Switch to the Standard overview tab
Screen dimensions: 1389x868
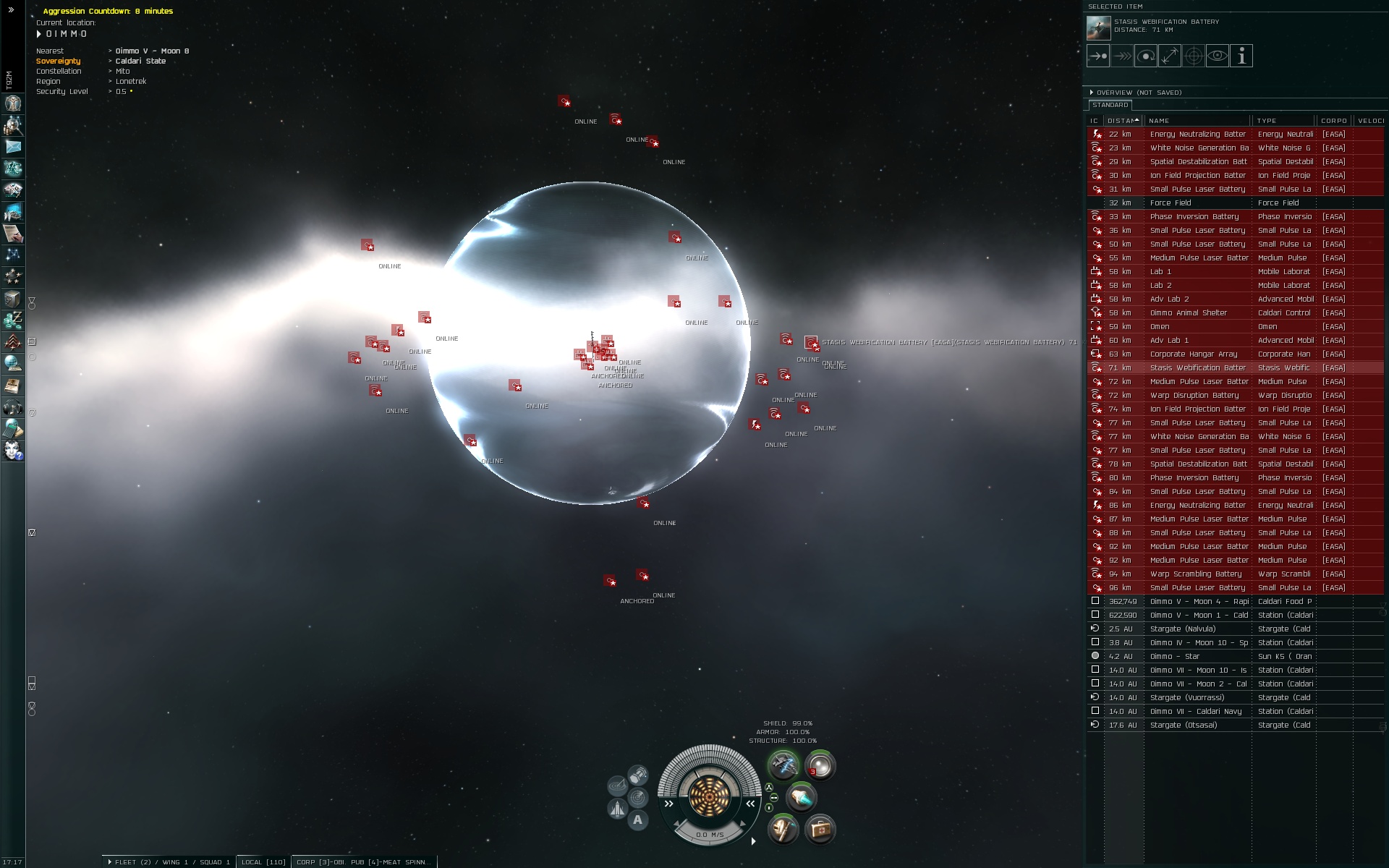[1110, 106]
